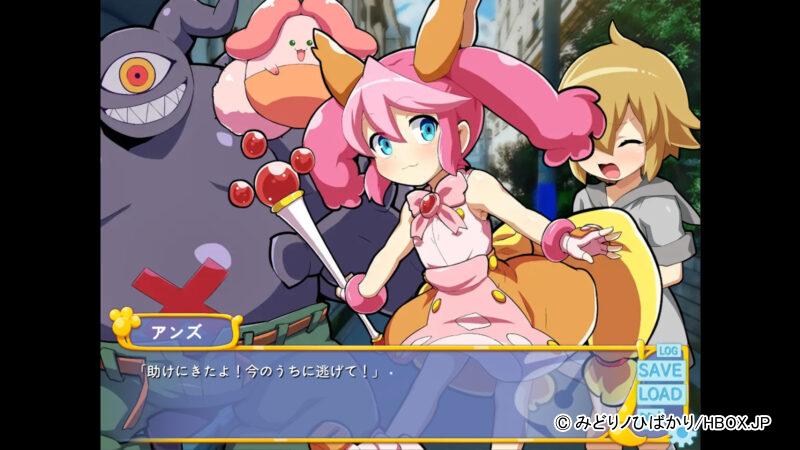Open settings with the blue gear icon

pos(683,436)
